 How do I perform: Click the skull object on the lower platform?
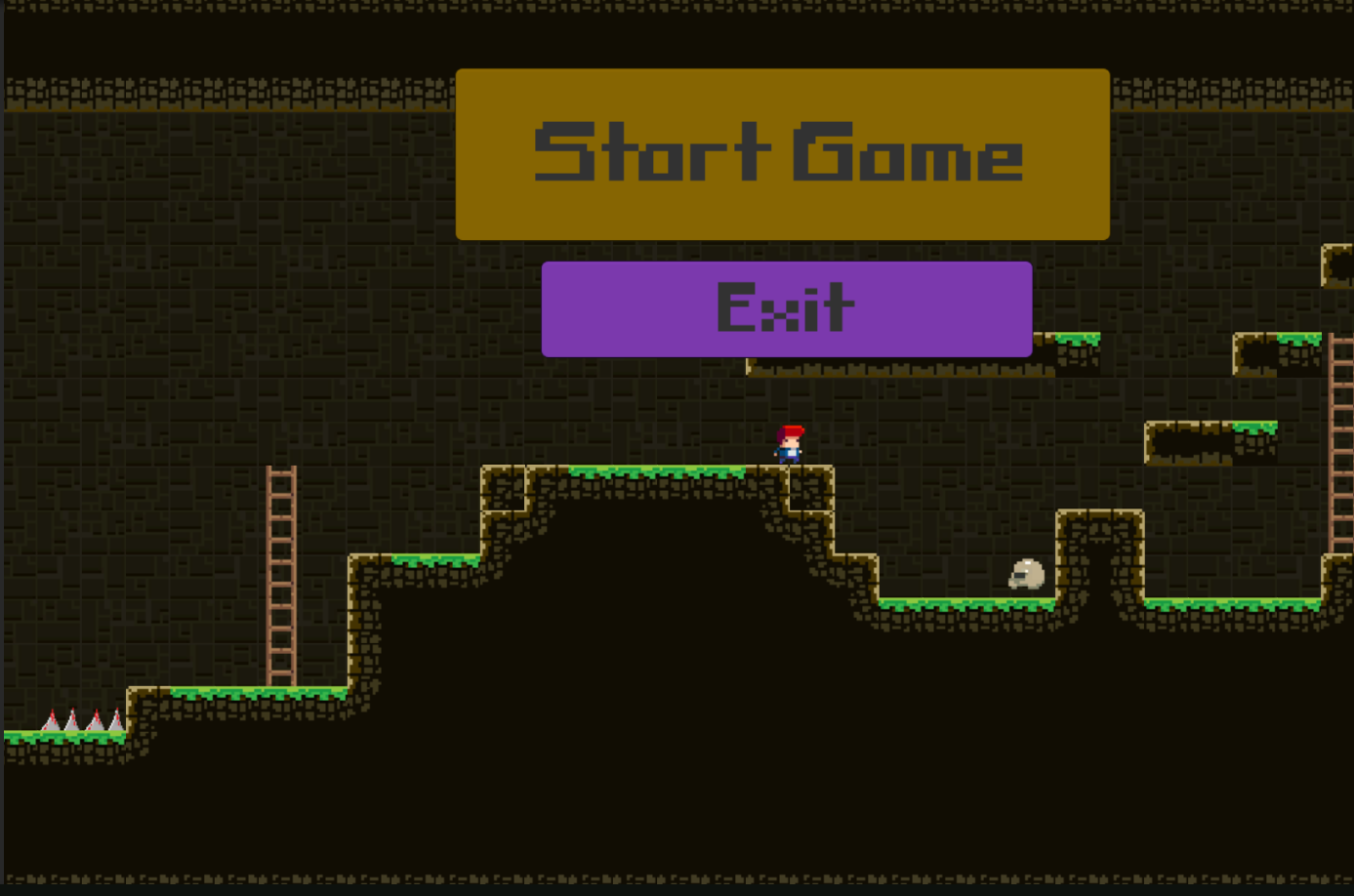point(1027,575)
